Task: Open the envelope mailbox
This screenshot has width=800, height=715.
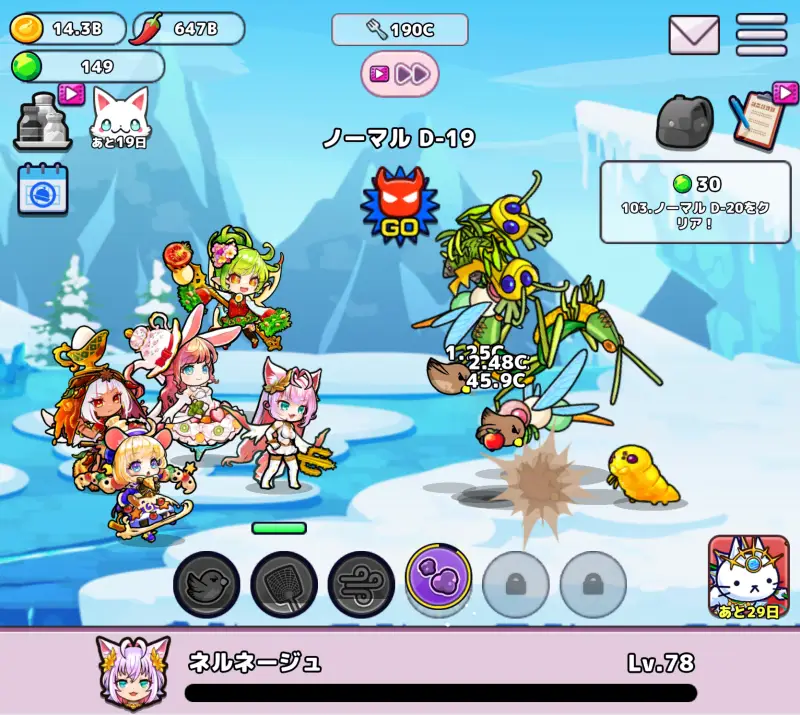Action: coord(694,36)
